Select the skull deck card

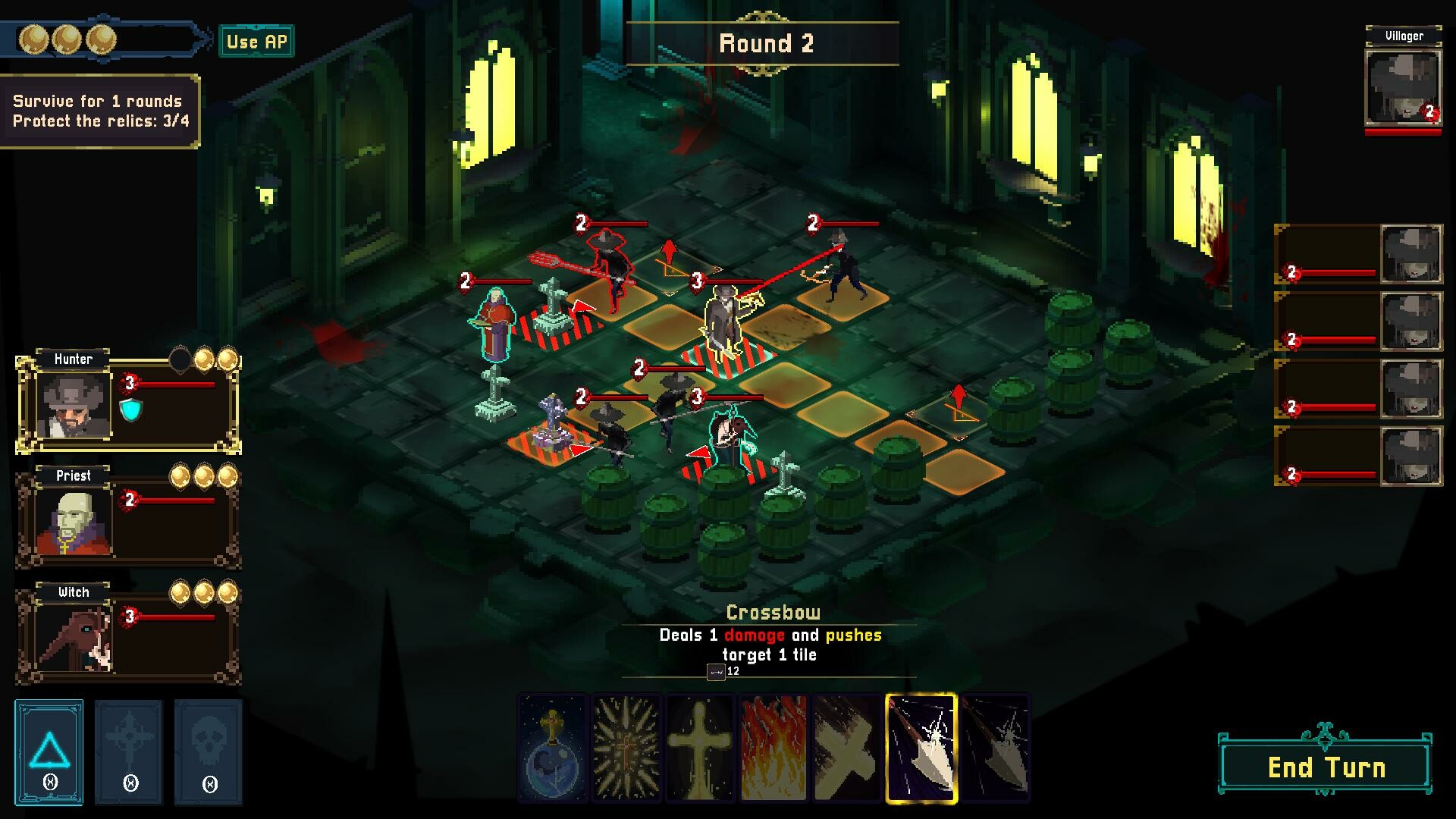tap(209, 752)
